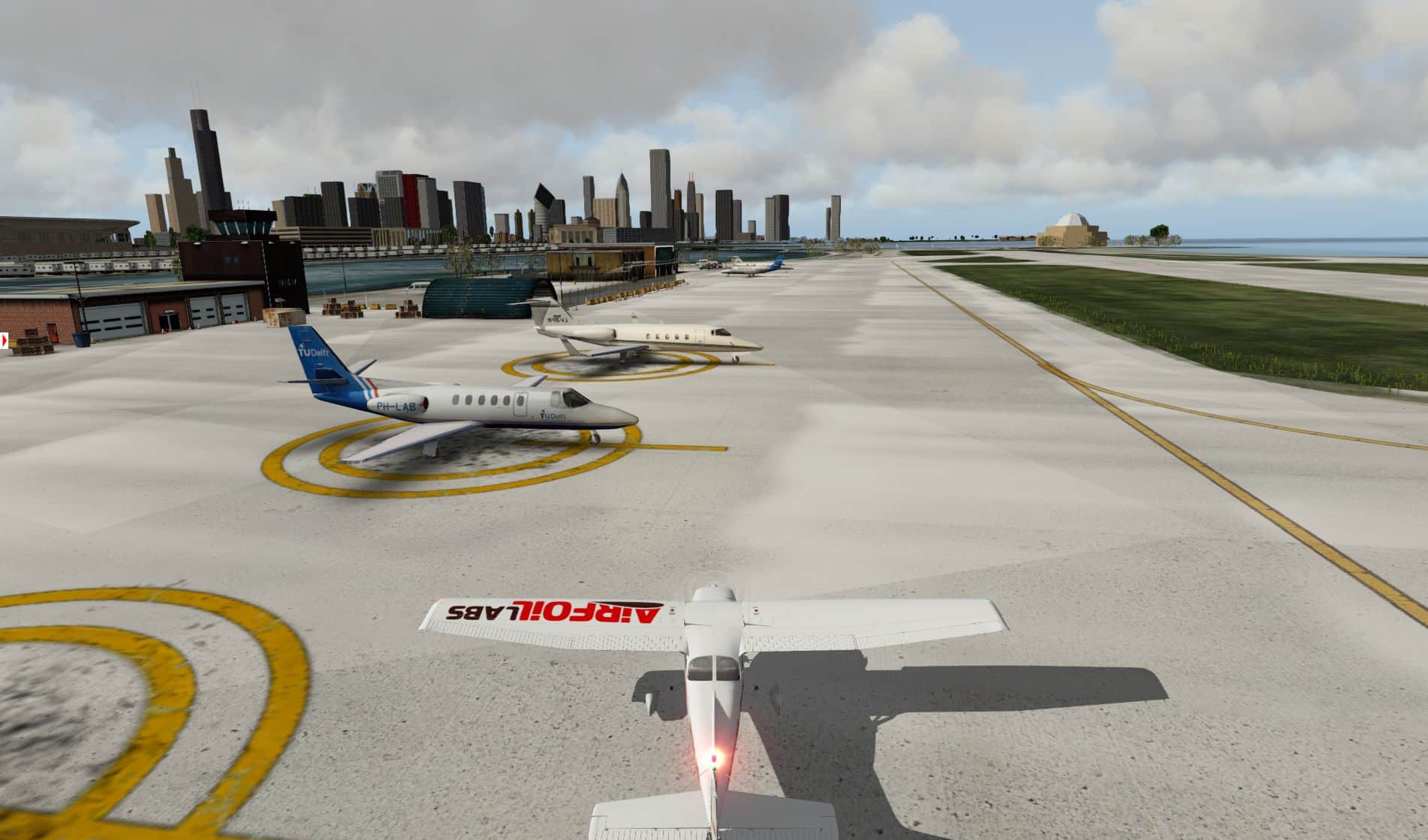
Task: Expand the red arrow side panel tab
Action: 4,340
